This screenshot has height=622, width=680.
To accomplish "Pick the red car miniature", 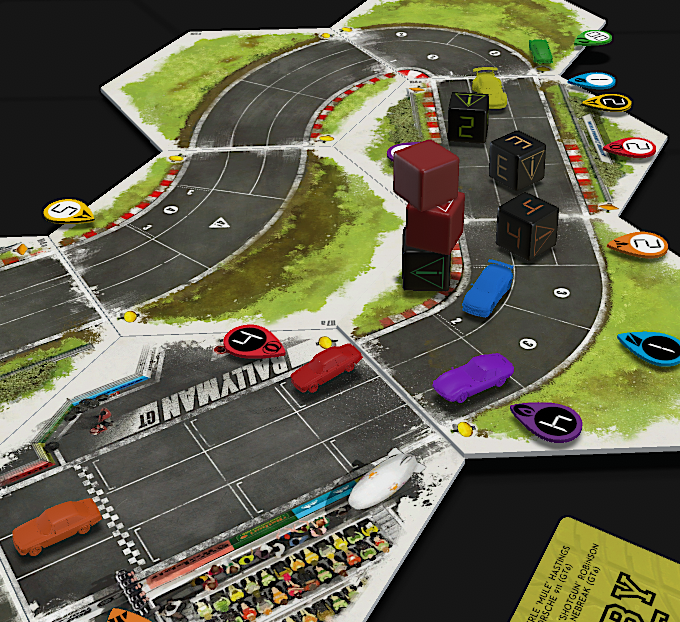I will pos(326,367).
